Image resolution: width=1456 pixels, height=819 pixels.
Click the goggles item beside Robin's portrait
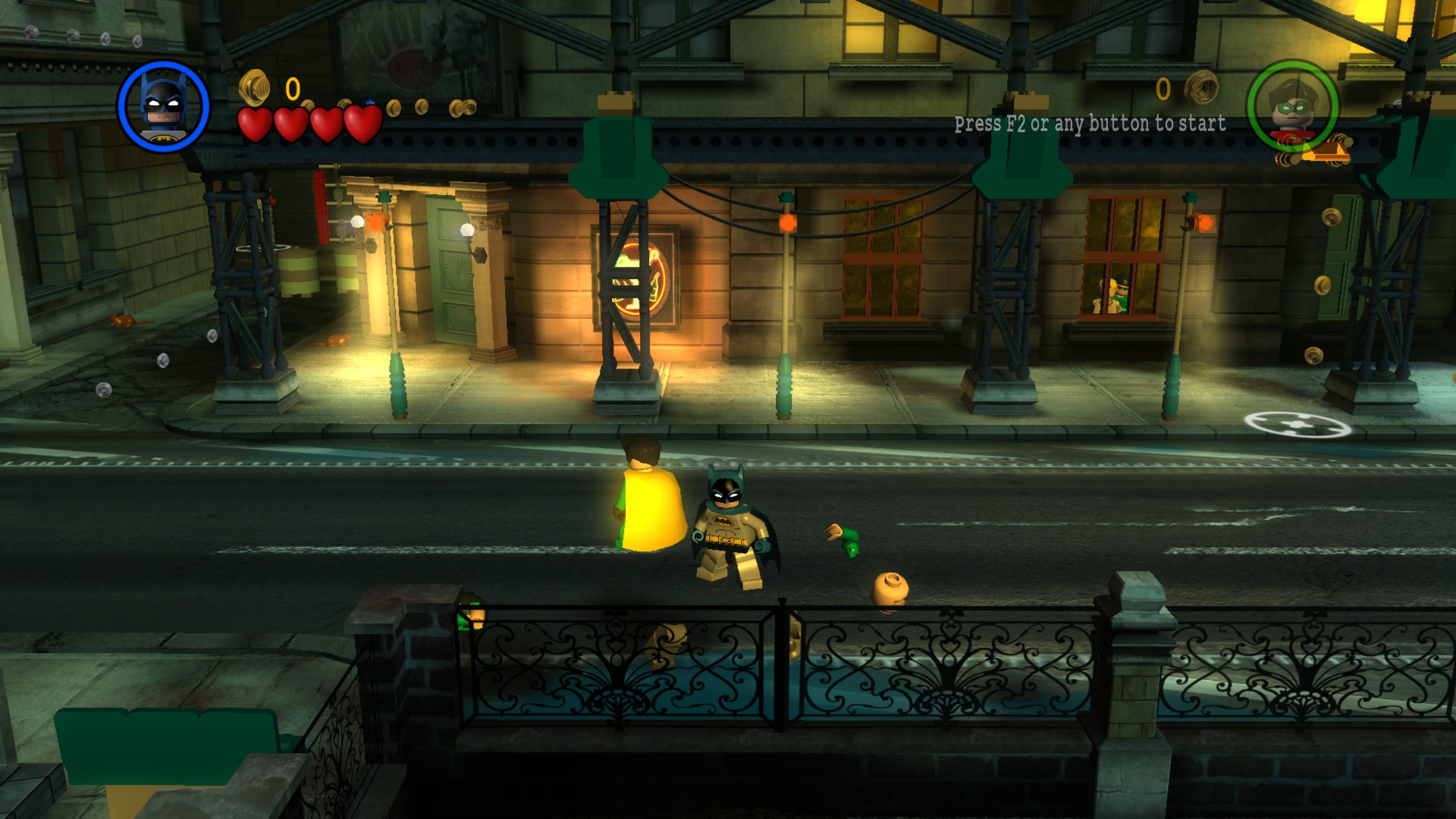1331,152
